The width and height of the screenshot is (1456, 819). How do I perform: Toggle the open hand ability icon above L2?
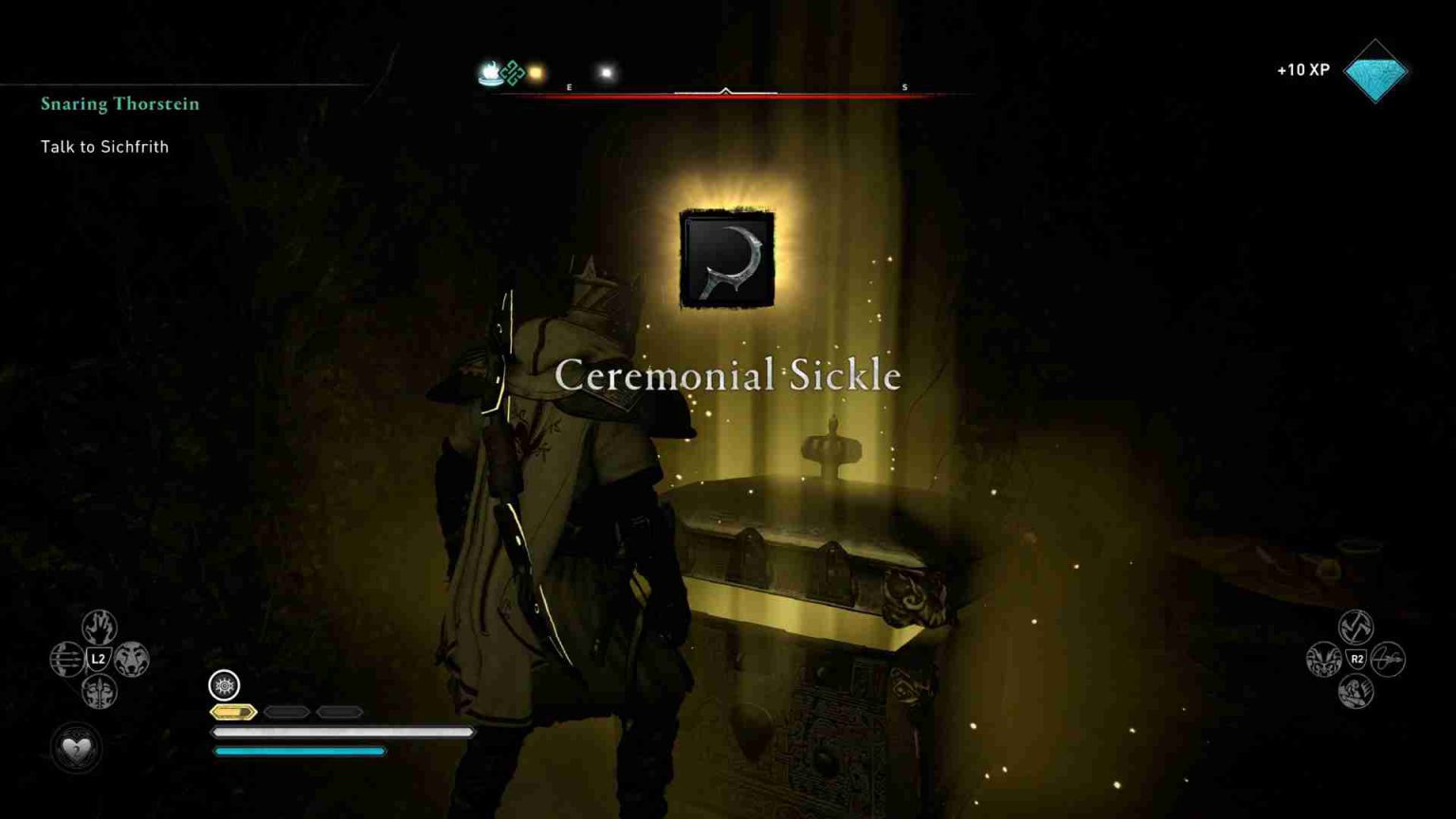pos(100,627)
